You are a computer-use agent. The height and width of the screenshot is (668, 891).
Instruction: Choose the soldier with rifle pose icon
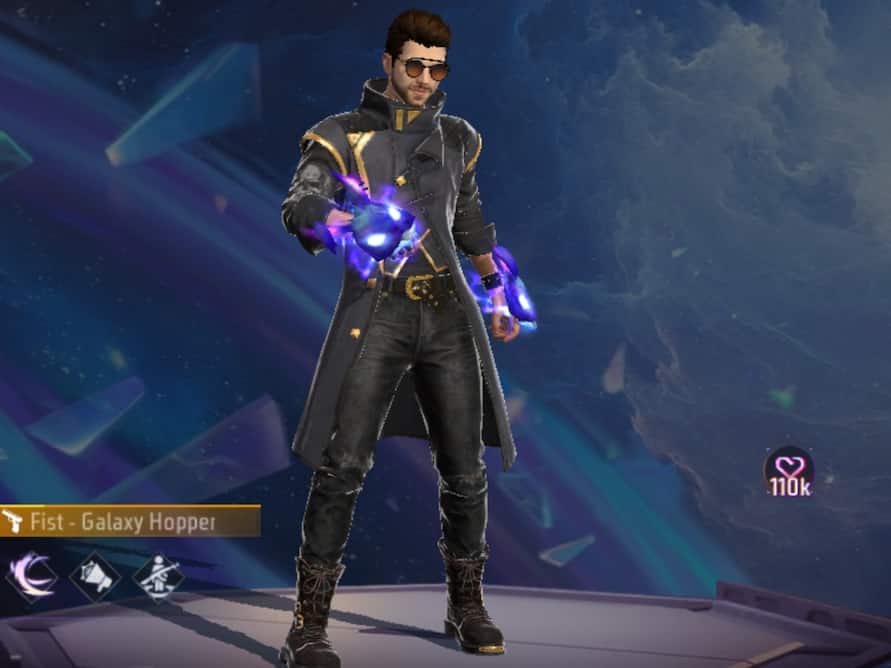158,576
